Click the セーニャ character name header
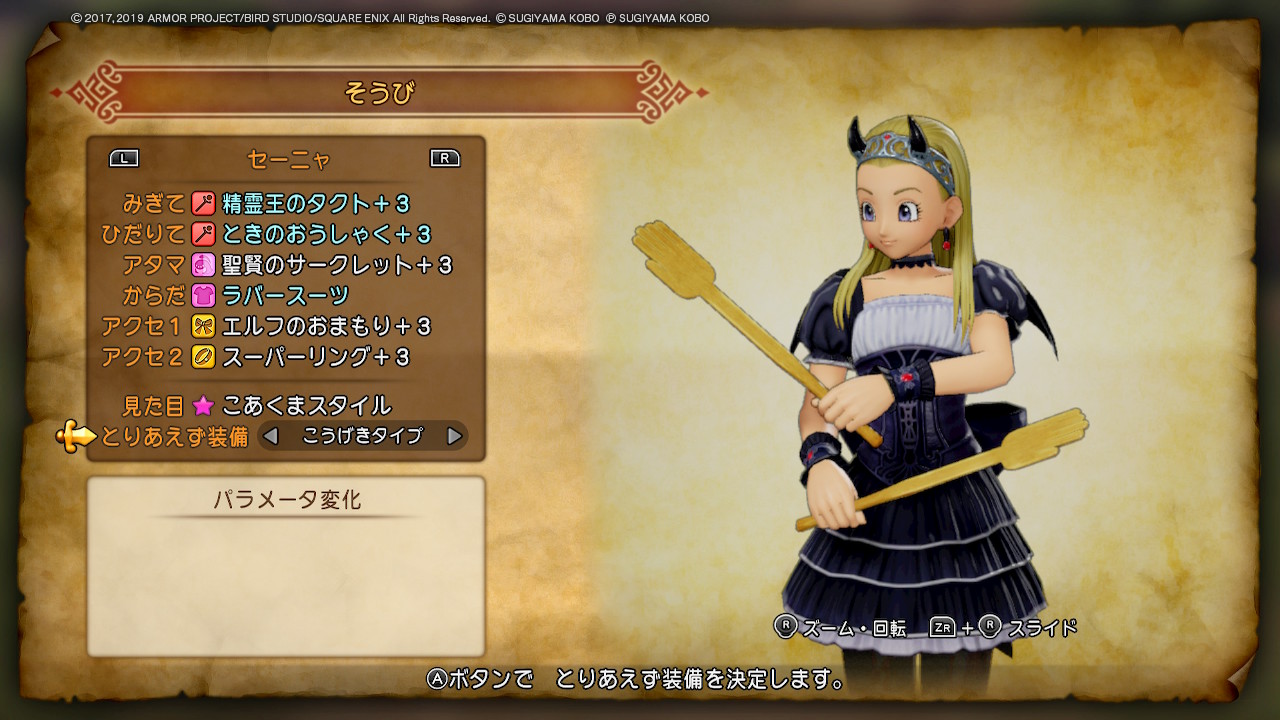Screen dimensions: 1280x720 (288, 157)
